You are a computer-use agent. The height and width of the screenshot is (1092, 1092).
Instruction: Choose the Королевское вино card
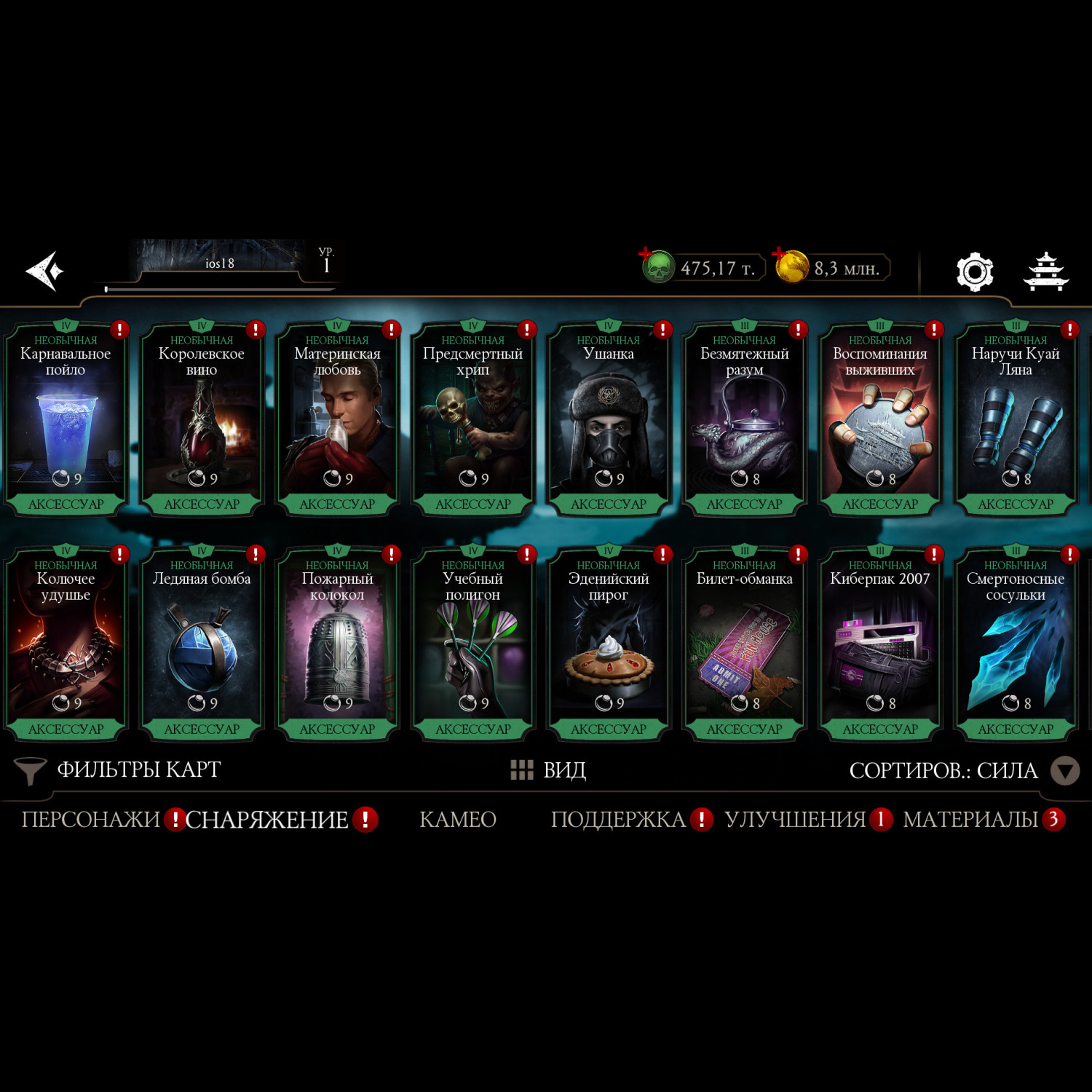202,419
